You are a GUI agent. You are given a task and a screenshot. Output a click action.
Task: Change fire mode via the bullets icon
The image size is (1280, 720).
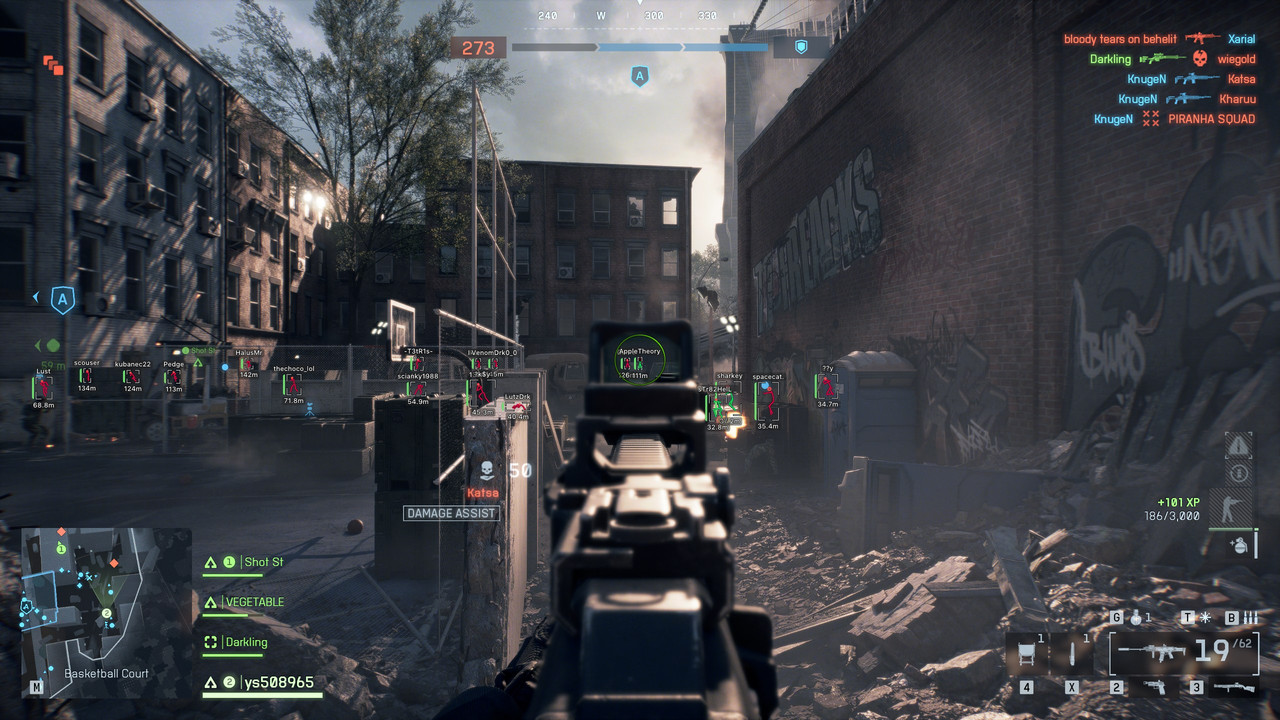click(1250, 618)
